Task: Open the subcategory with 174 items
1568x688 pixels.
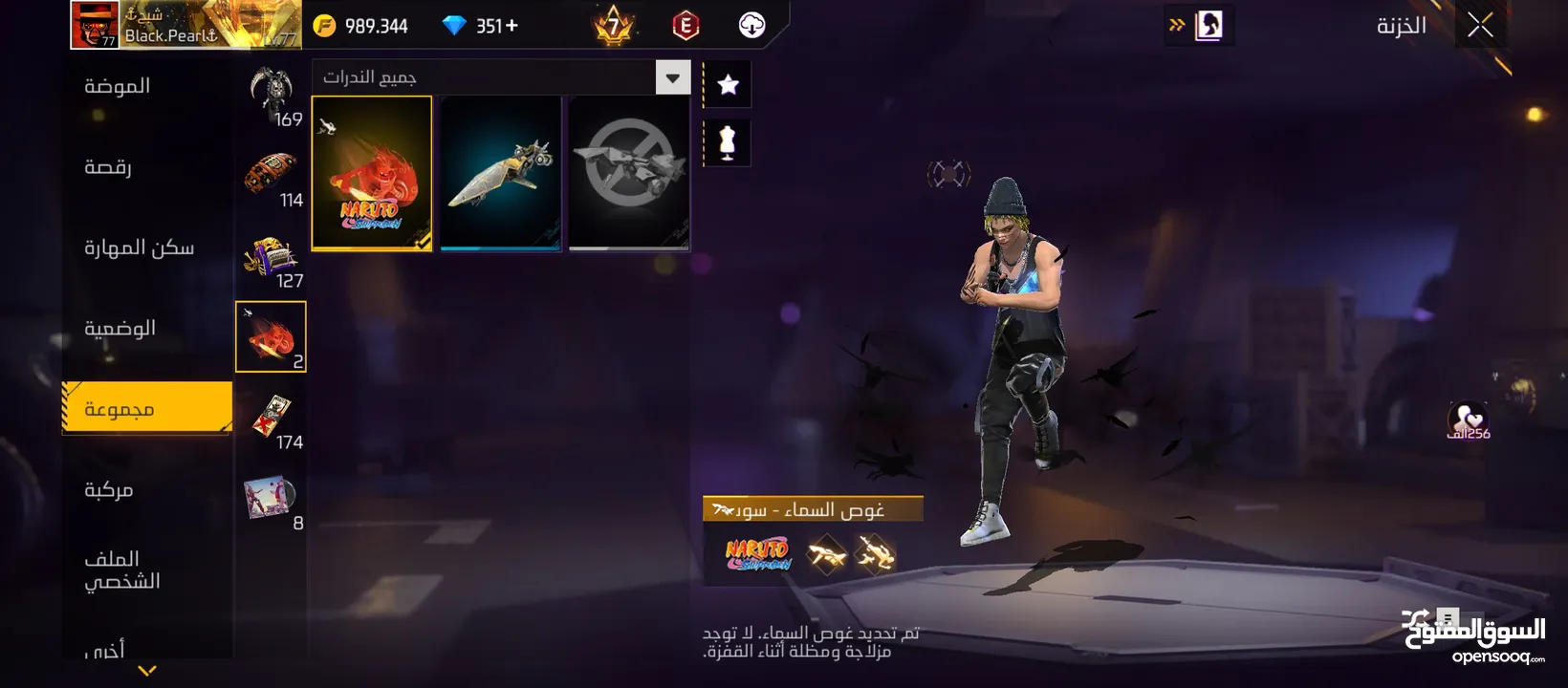Action: 272,419
